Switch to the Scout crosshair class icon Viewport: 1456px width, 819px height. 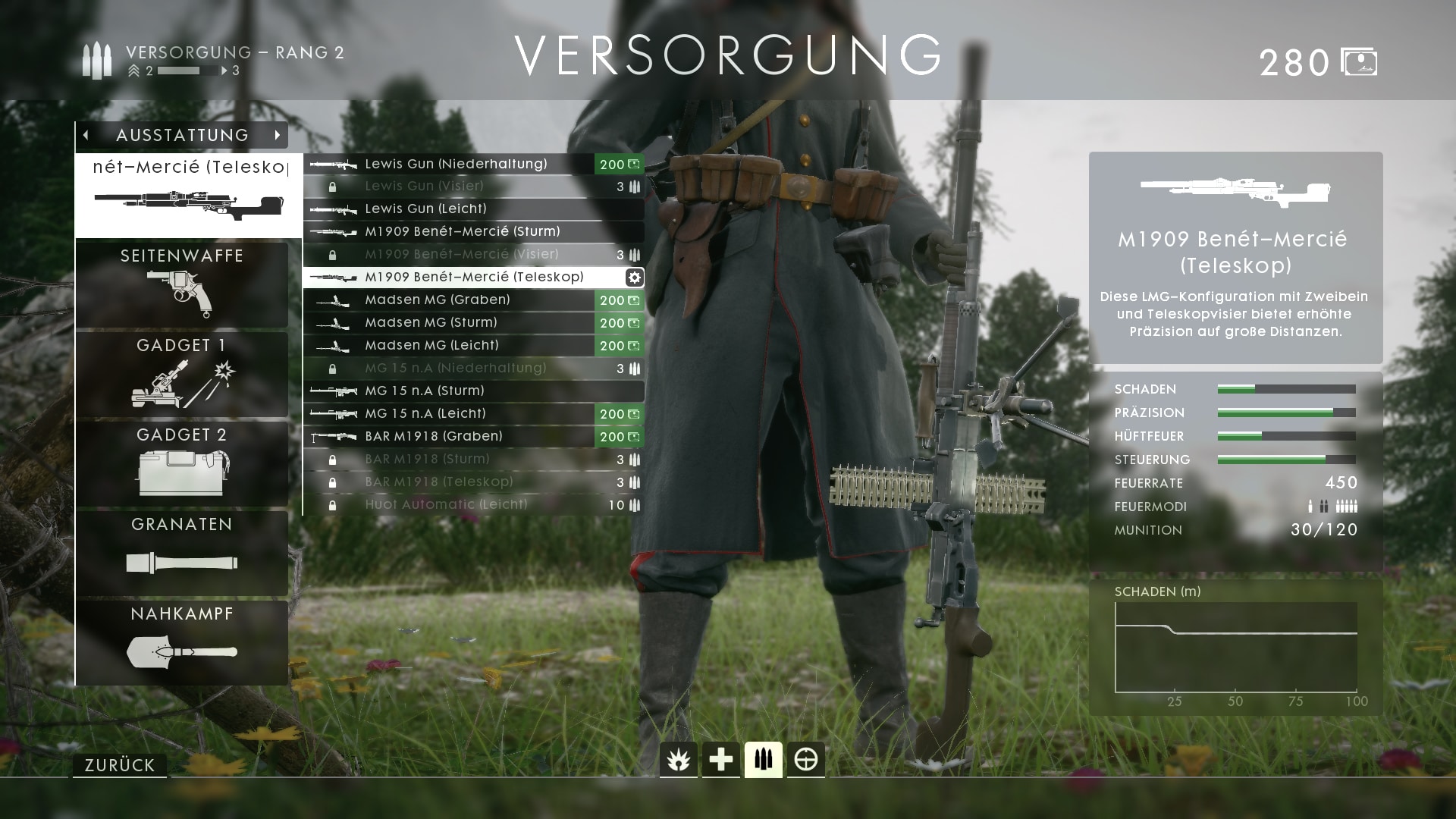click(x=805, y=759)
